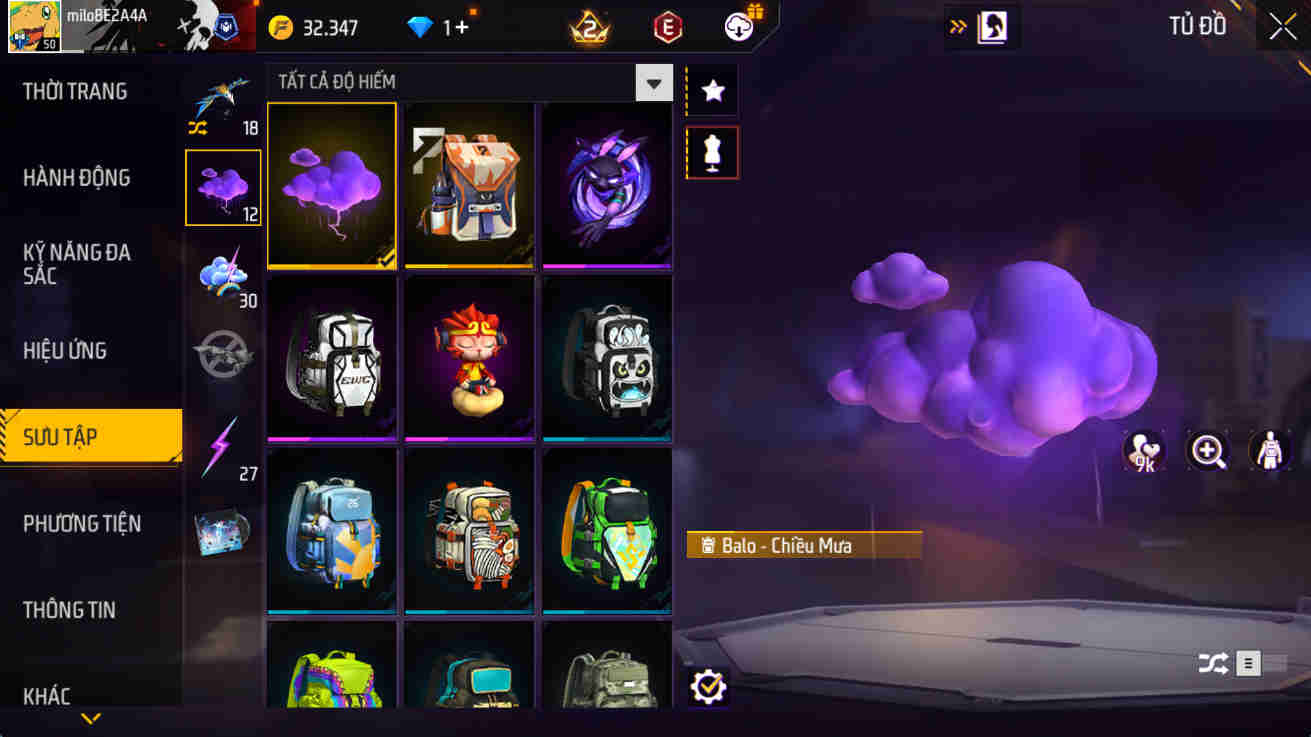Tap the heart reaction showing 9k

point(1143,452)
